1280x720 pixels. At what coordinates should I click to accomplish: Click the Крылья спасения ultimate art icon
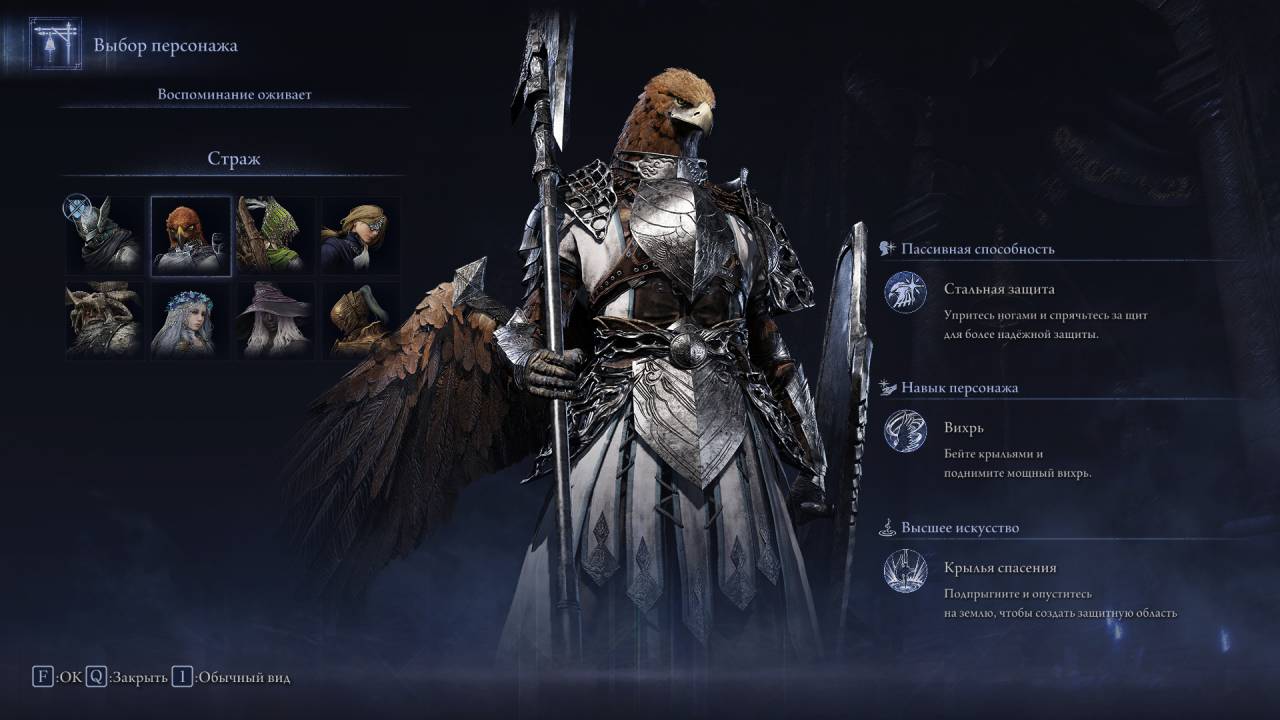point(905,572)
